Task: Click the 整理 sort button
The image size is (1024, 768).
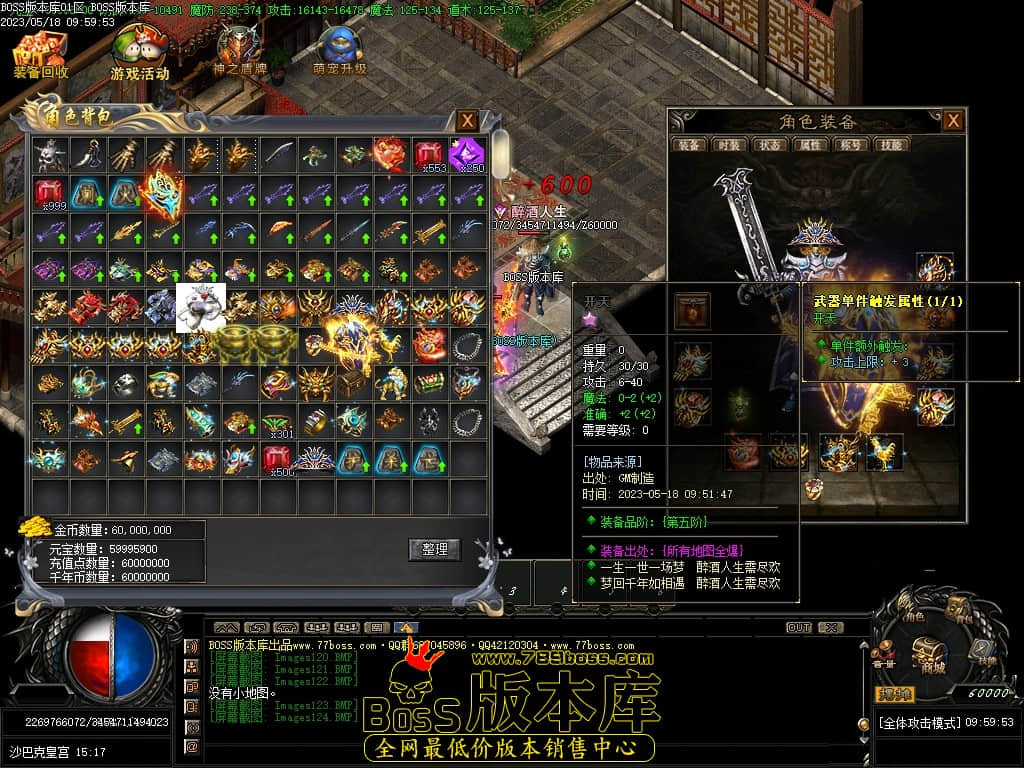Action: (x=434, y=549)
